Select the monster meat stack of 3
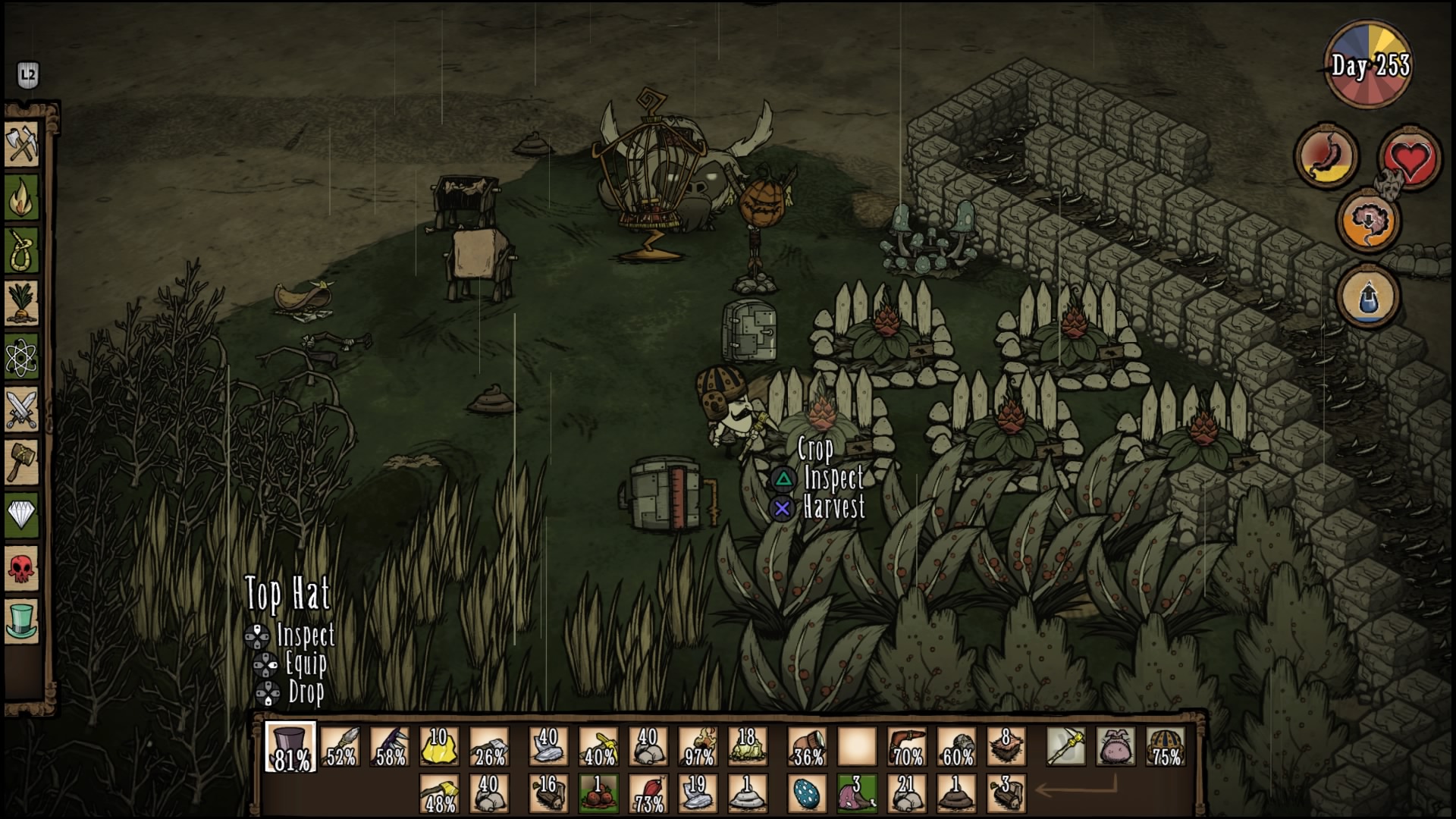Viewport: 1456px width, 819px height. 856,793
